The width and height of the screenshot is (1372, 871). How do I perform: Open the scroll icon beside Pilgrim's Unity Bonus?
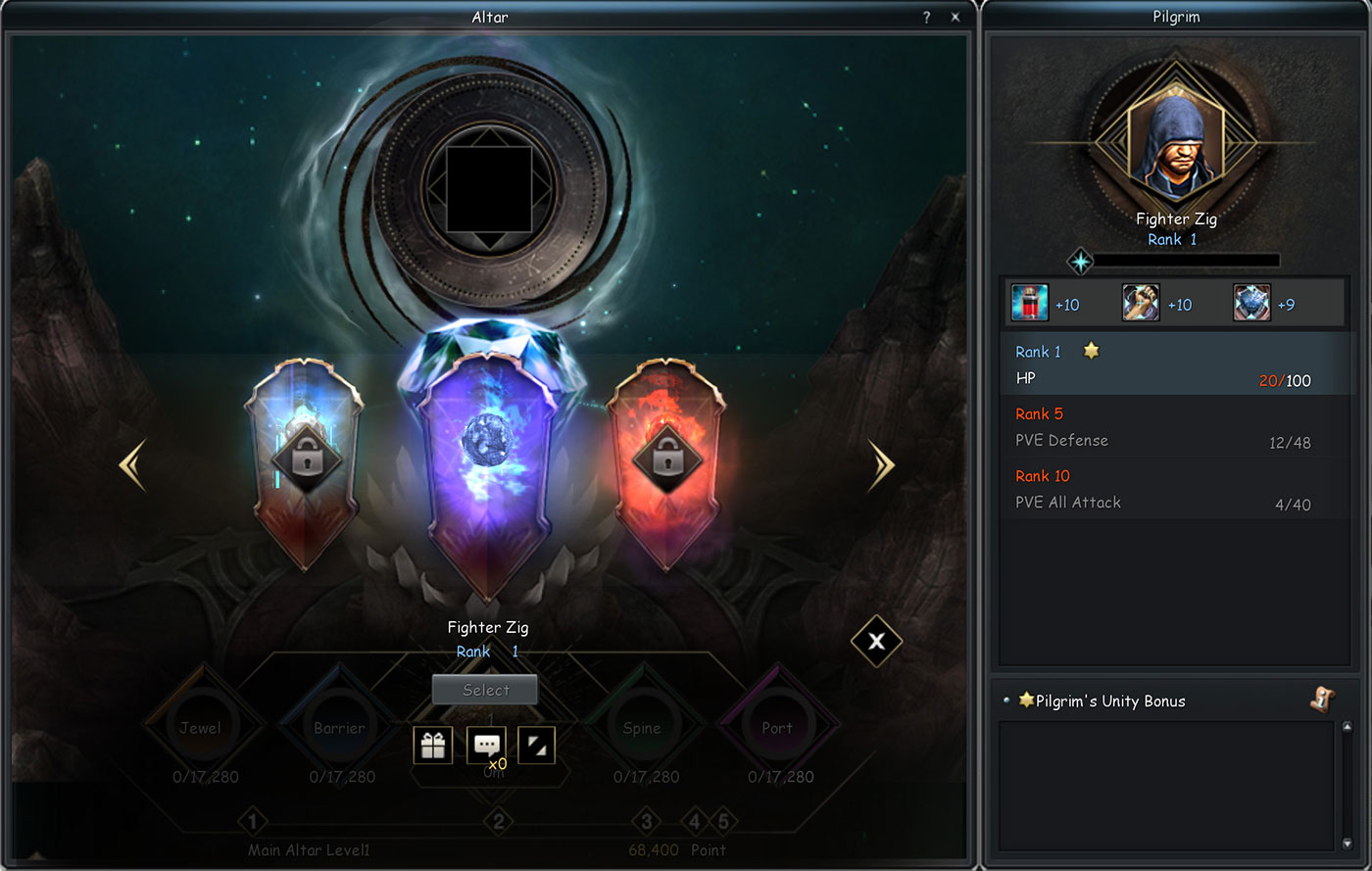[1322, 701]
